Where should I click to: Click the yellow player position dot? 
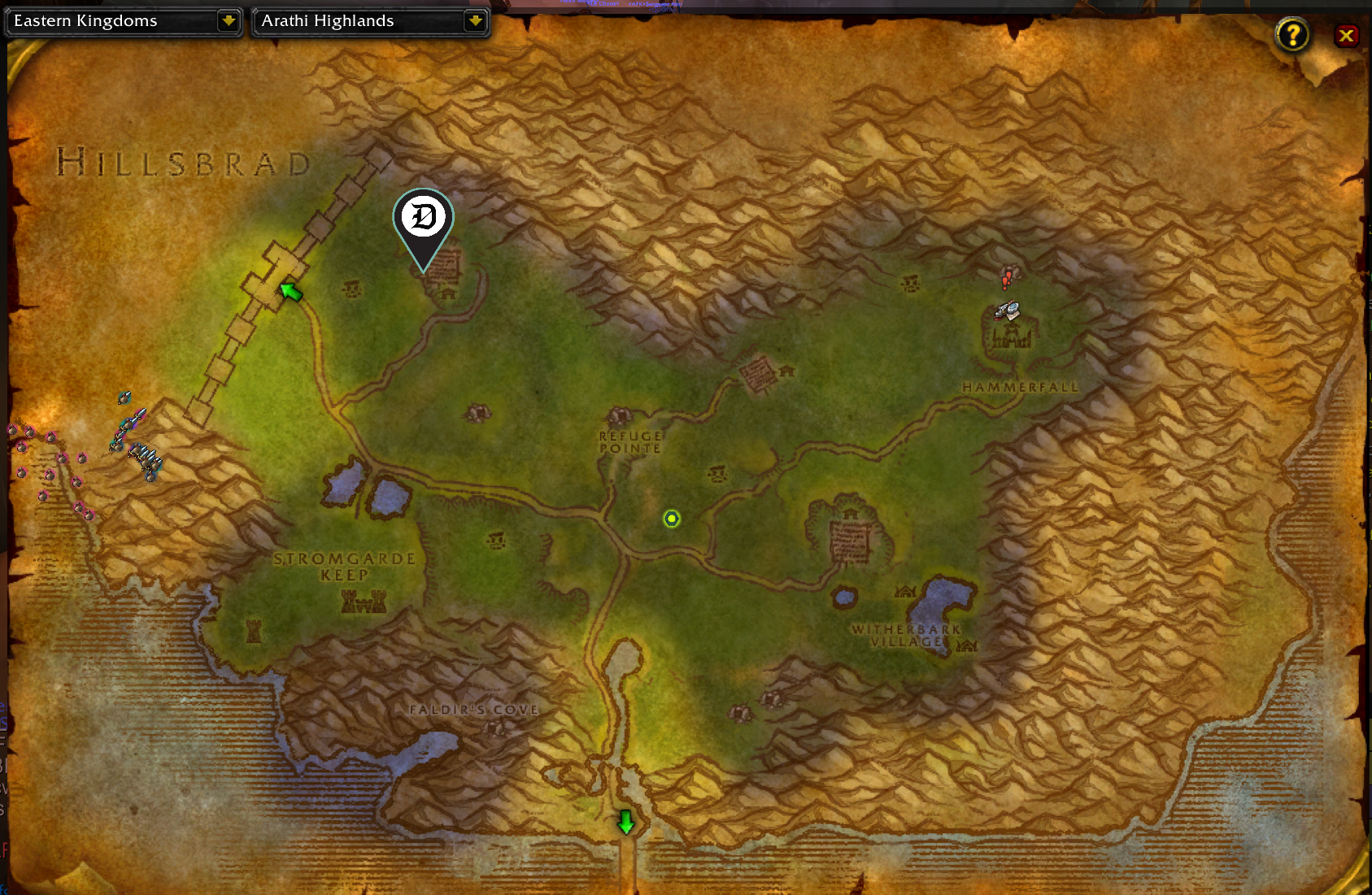click(x=670, y=519)
